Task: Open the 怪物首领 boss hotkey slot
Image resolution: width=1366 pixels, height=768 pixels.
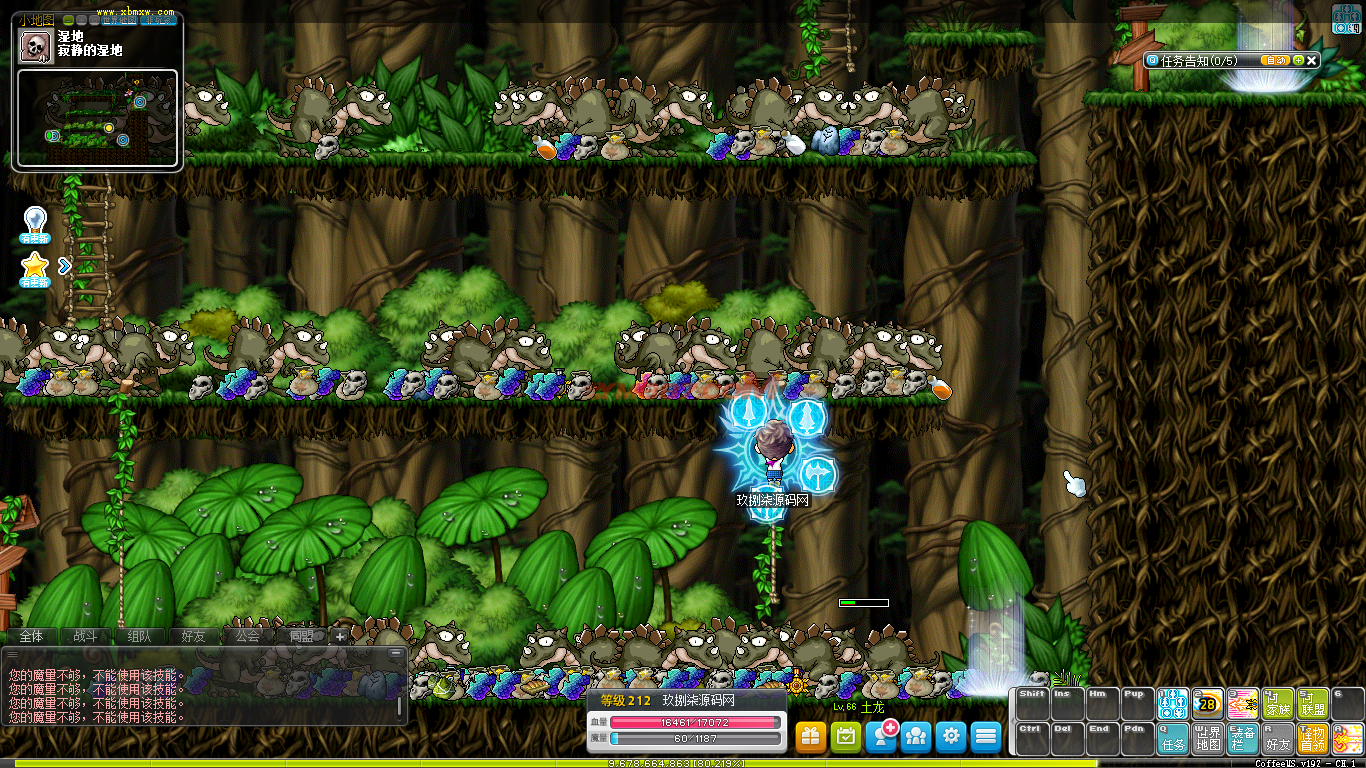Action: [x=1312, y=738]
